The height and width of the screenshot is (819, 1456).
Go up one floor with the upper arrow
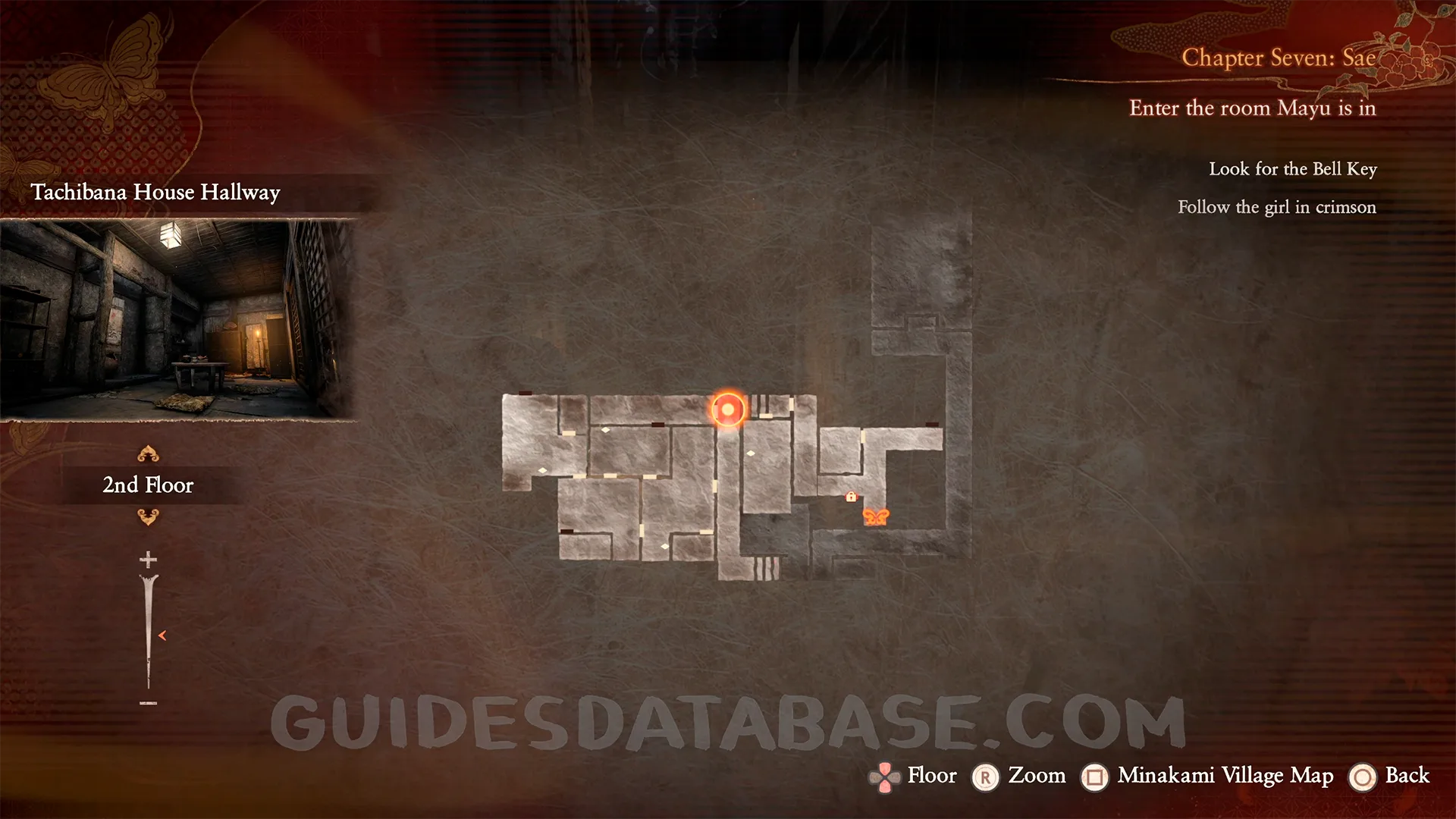click(148, 454)
